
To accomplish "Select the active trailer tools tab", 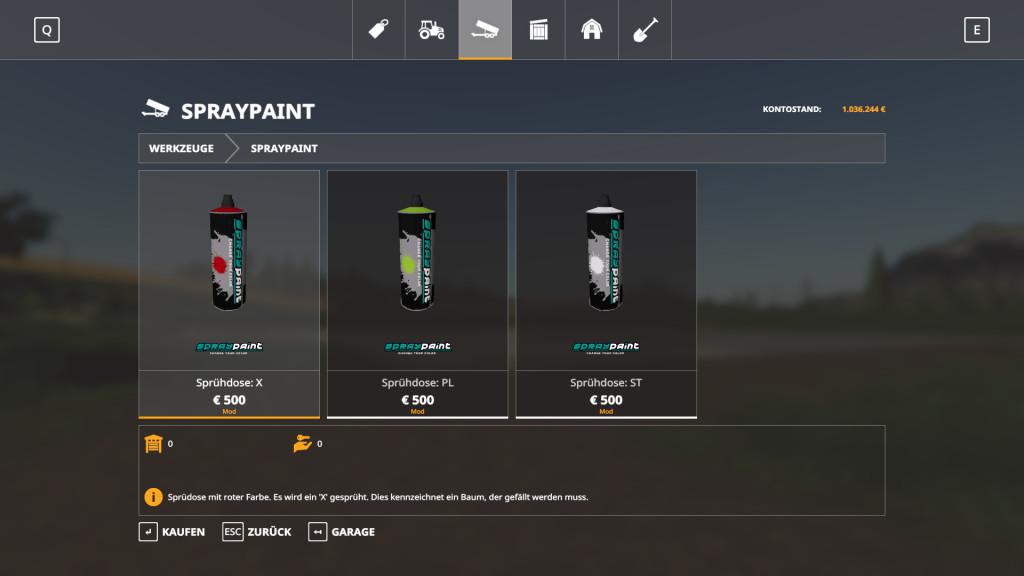I will tap(485, 30).
